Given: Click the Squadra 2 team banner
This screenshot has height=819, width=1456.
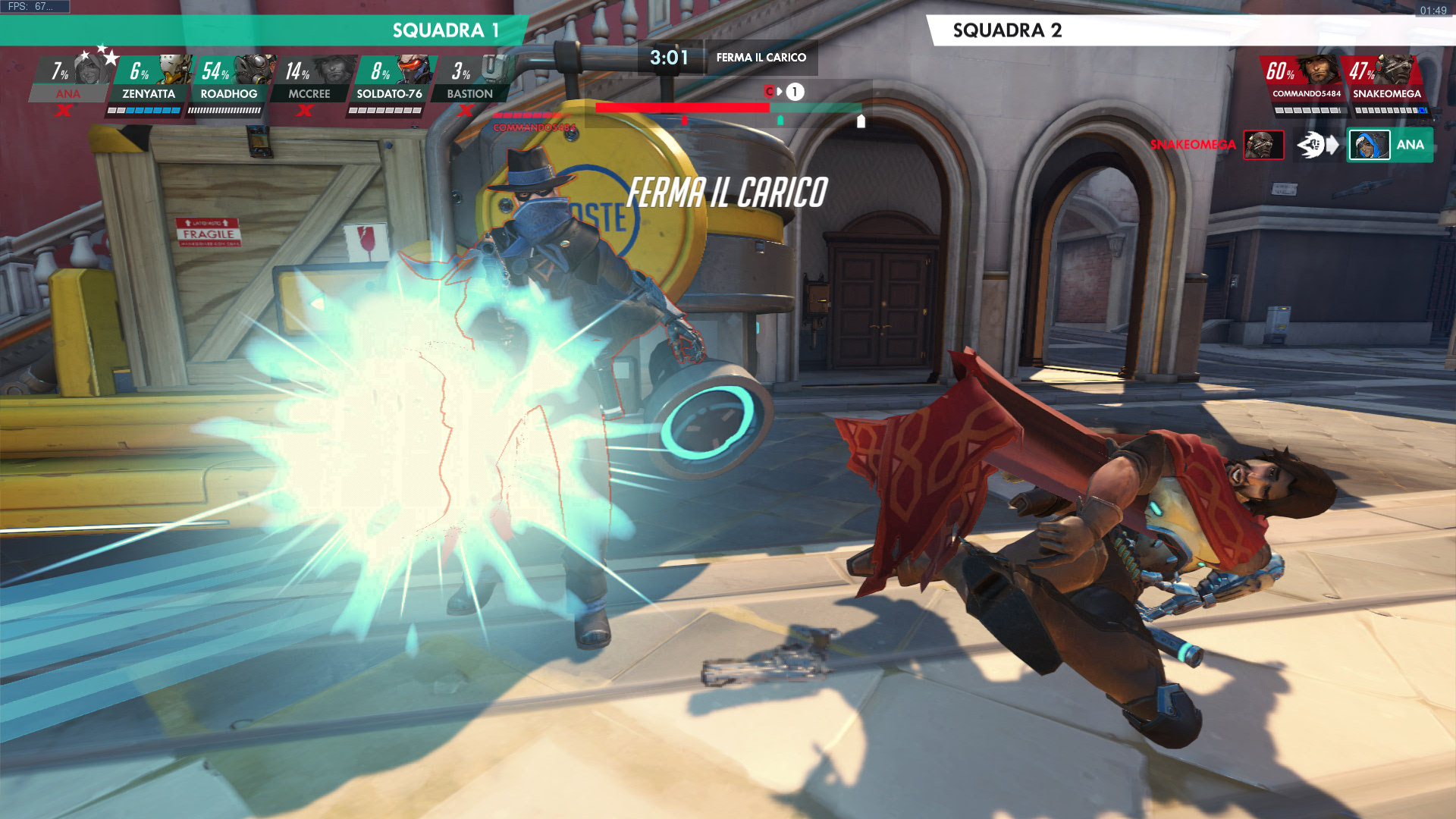Looking at the screenshot, I should [1191, 30].
